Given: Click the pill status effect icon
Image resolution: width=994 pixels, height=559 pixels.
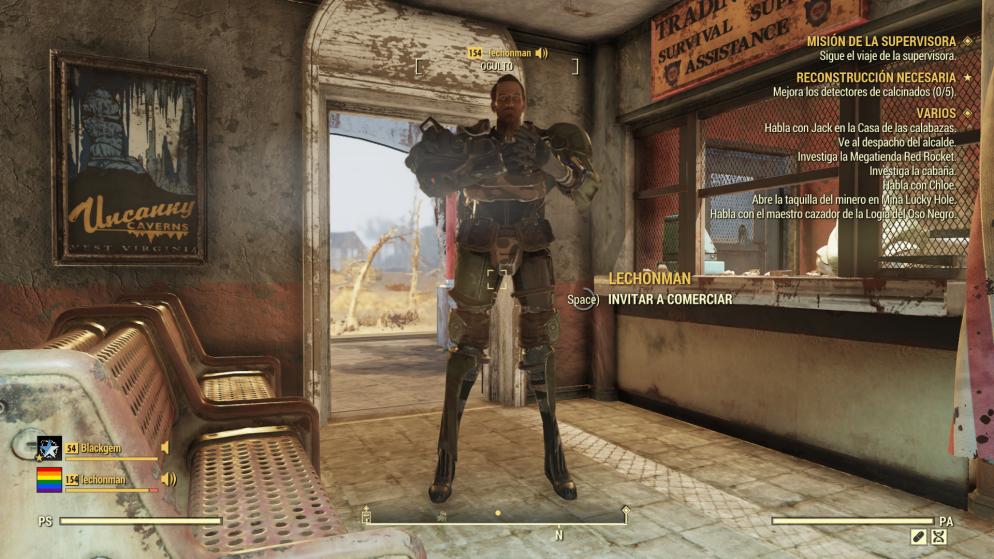Looking at the screenshot, I should tap(918, 537).
